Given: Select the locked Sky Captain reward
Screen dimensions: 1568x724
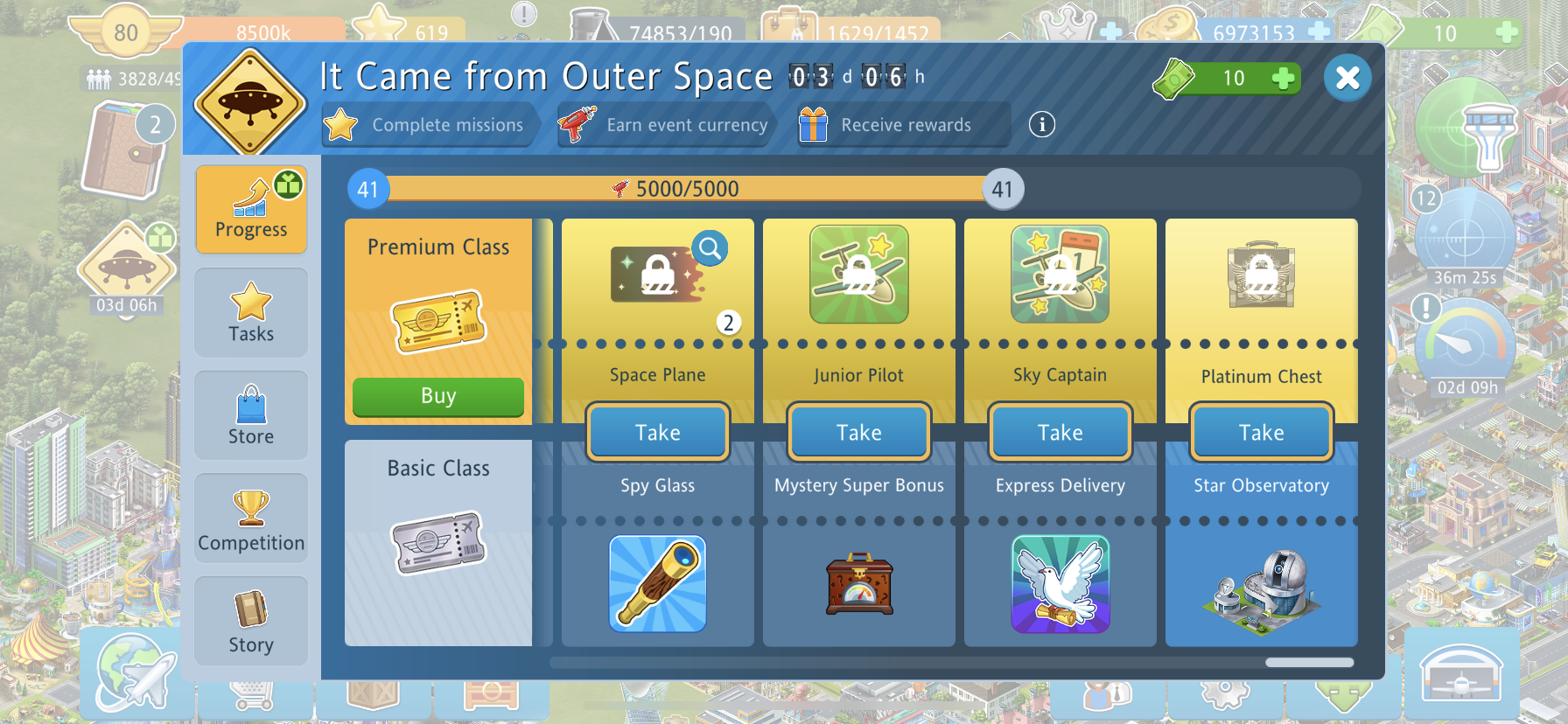Looking at the screenshot, I should pyautogui.click(x=1060, y=275).
